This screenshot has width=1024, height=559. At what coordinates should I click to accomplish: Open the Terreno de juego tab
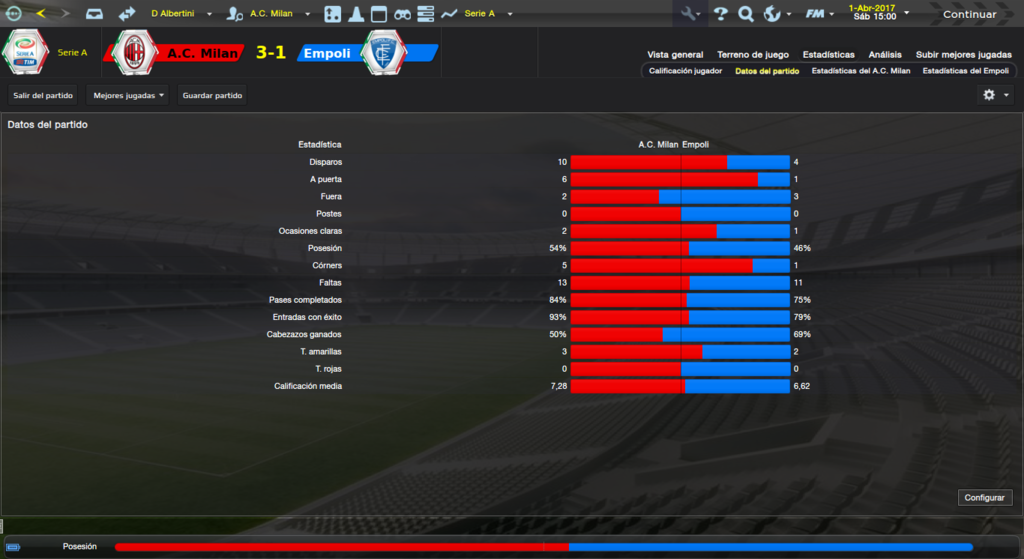[x=752, y=55]
